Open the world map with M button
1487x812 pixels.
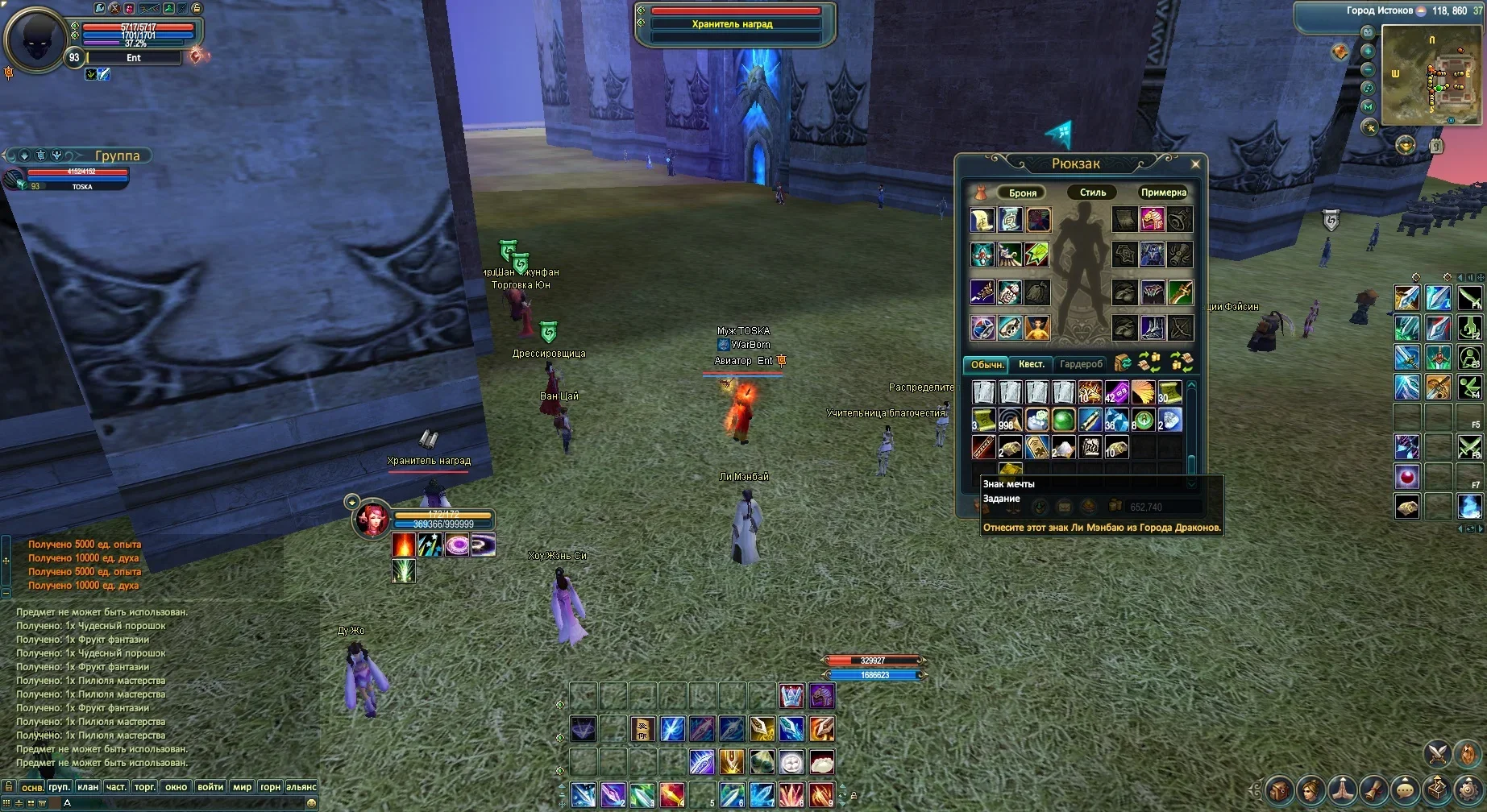pos(1368,106)
